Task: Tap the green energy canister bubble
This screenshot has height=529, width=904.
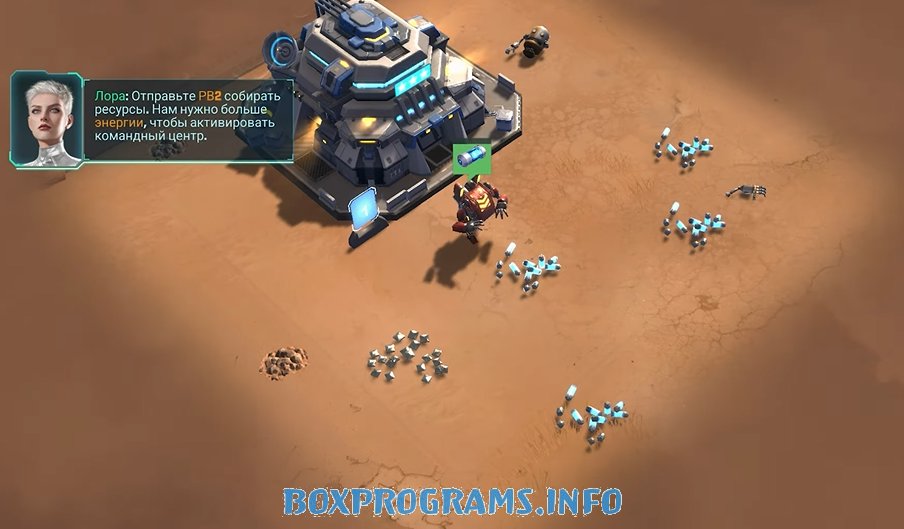Action: [x=469, y=159]
